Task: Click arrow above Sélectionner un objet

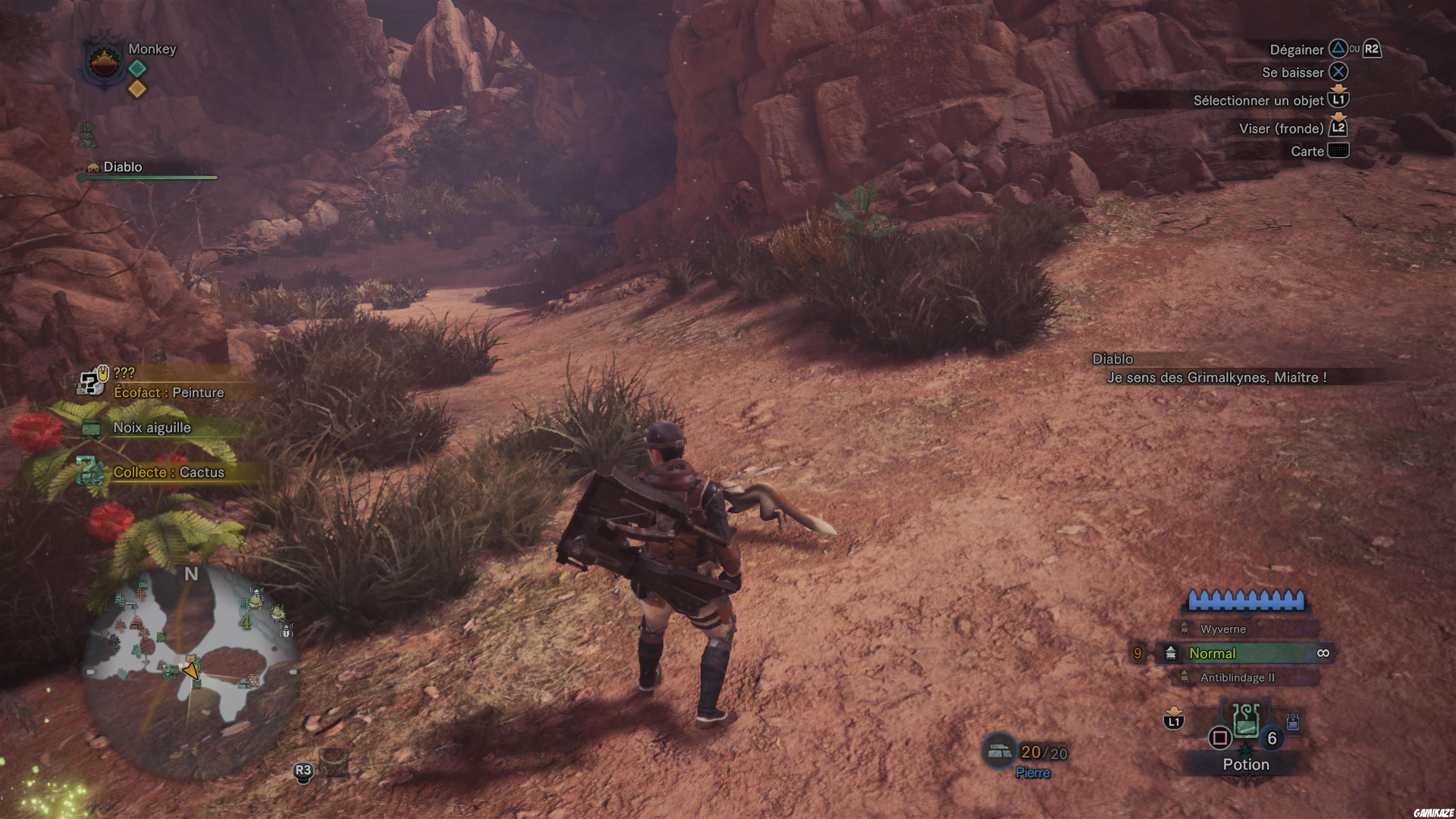Action: [1338, 89]
